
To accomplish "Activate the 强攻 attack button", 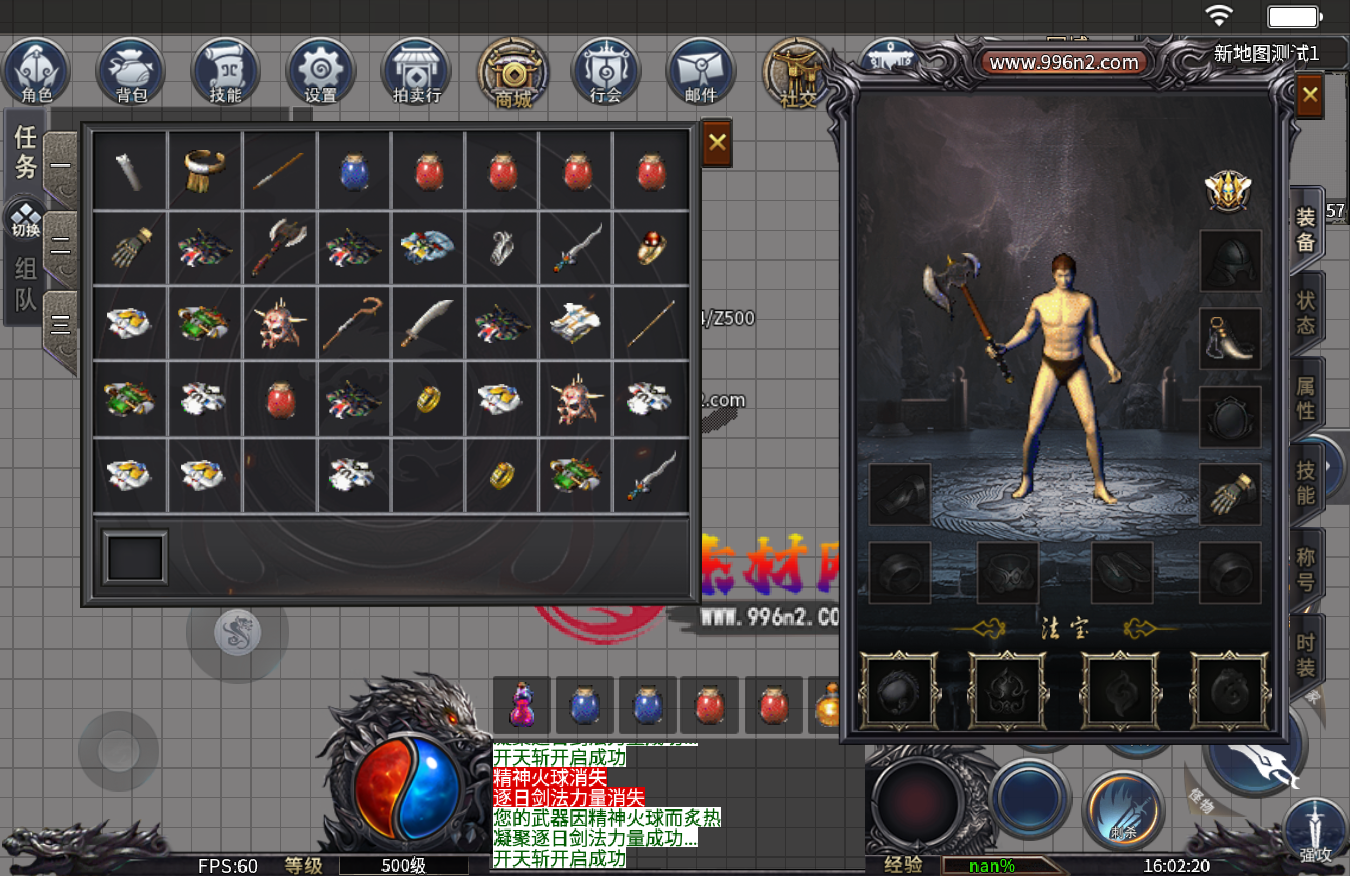I will tap(1316, 832).
